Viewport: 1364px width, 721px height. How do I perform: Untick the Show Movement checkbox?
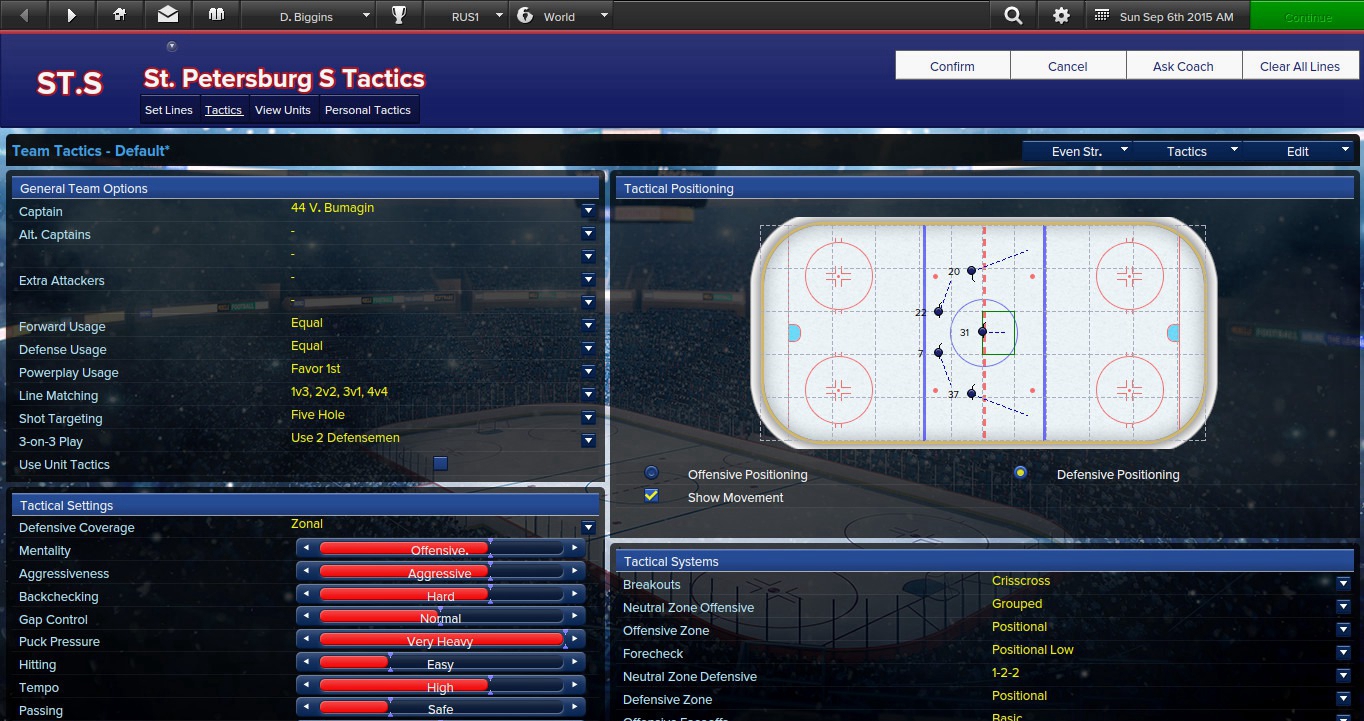click(x=652, y=496)
